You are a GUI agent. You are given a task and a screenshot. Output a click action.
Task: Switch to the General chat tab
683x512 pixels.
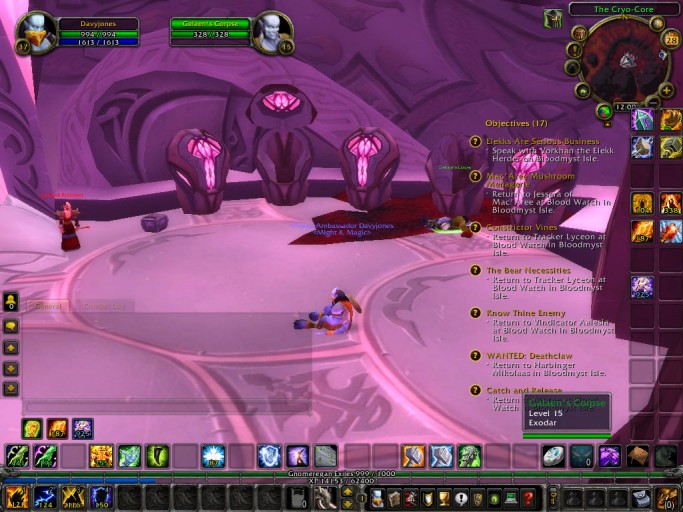pos(47,307)
